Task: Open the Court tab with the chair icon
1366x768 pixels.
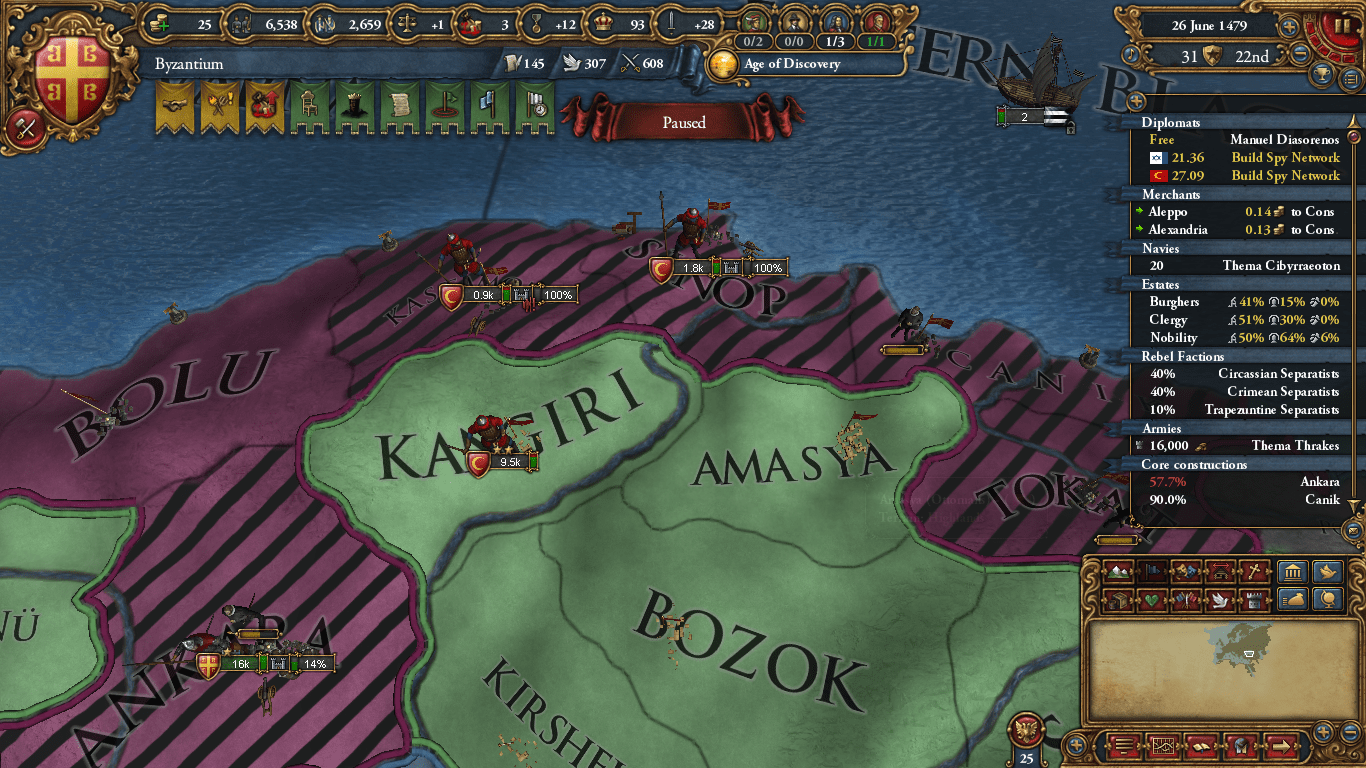Action: [x=310, y=105]
